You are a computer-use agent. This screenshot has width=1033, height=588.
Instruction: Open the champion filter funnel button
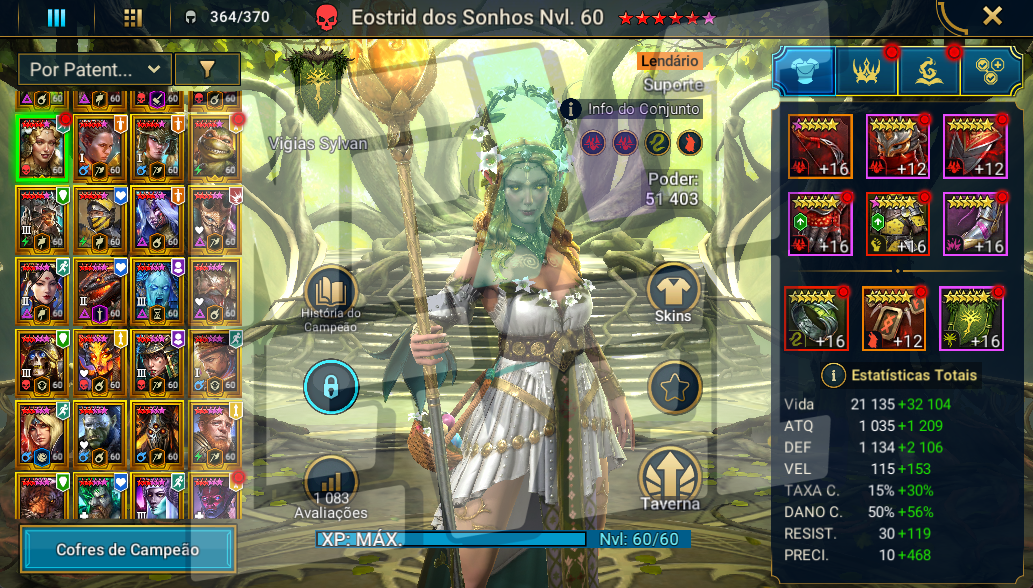click(207, 69)
